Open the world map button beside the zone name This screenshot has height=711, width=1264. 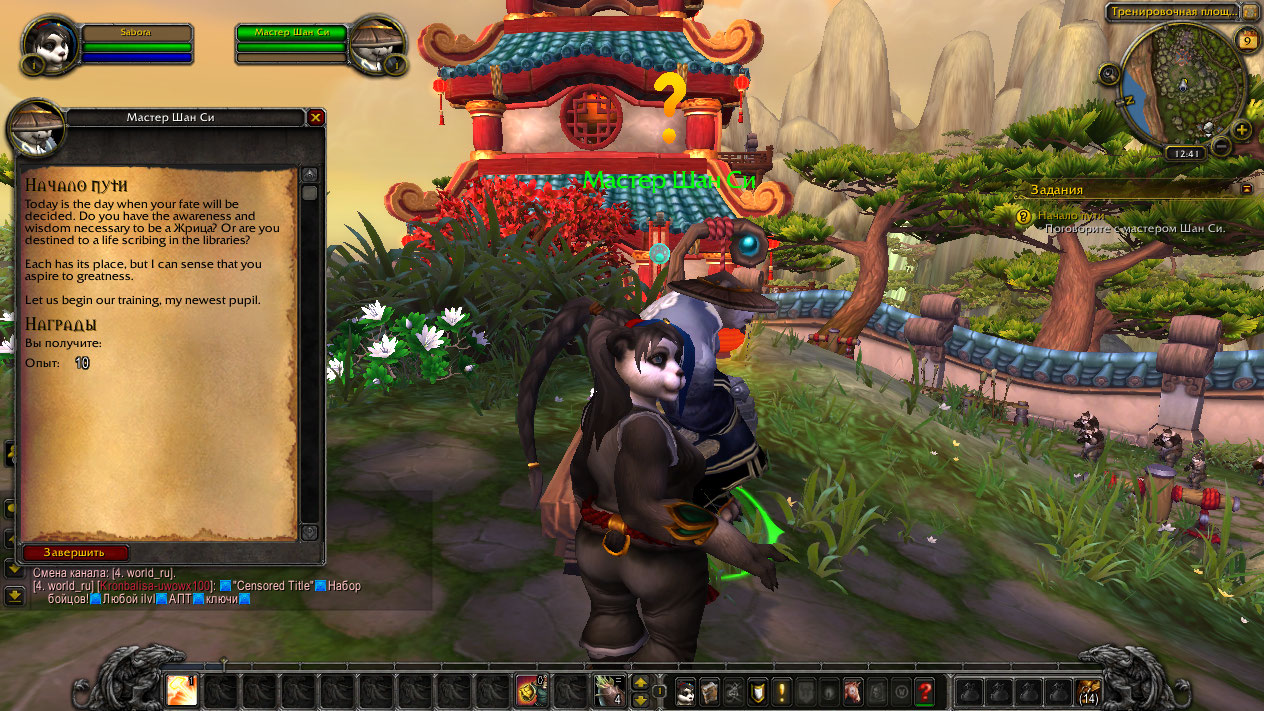click(1249, 12)
